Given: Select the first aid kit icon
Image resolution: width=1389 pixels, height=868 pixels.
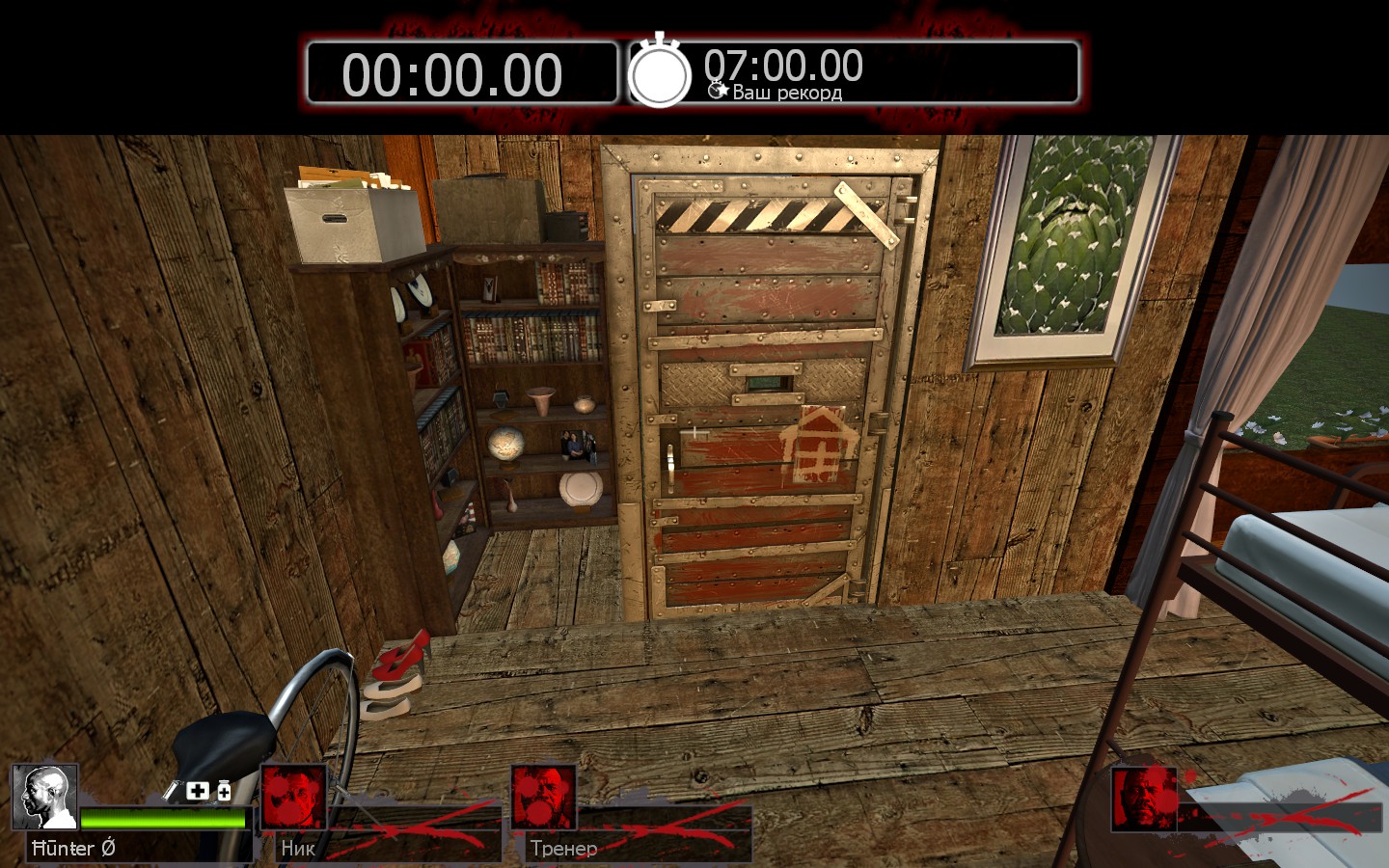Looking at the screenshot, I should [197, 791].
